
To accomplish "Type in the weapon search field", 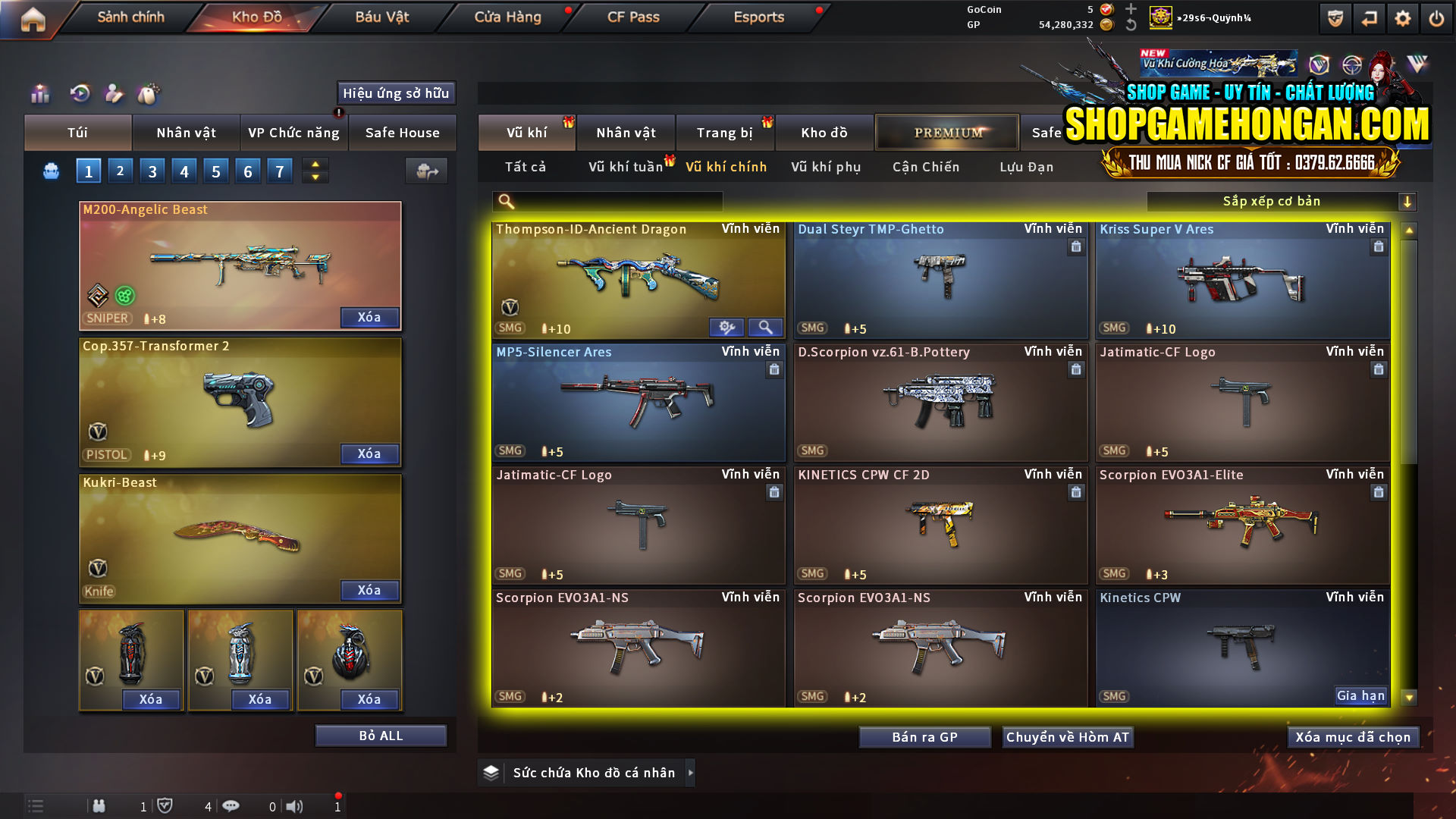I will point(614,201).
